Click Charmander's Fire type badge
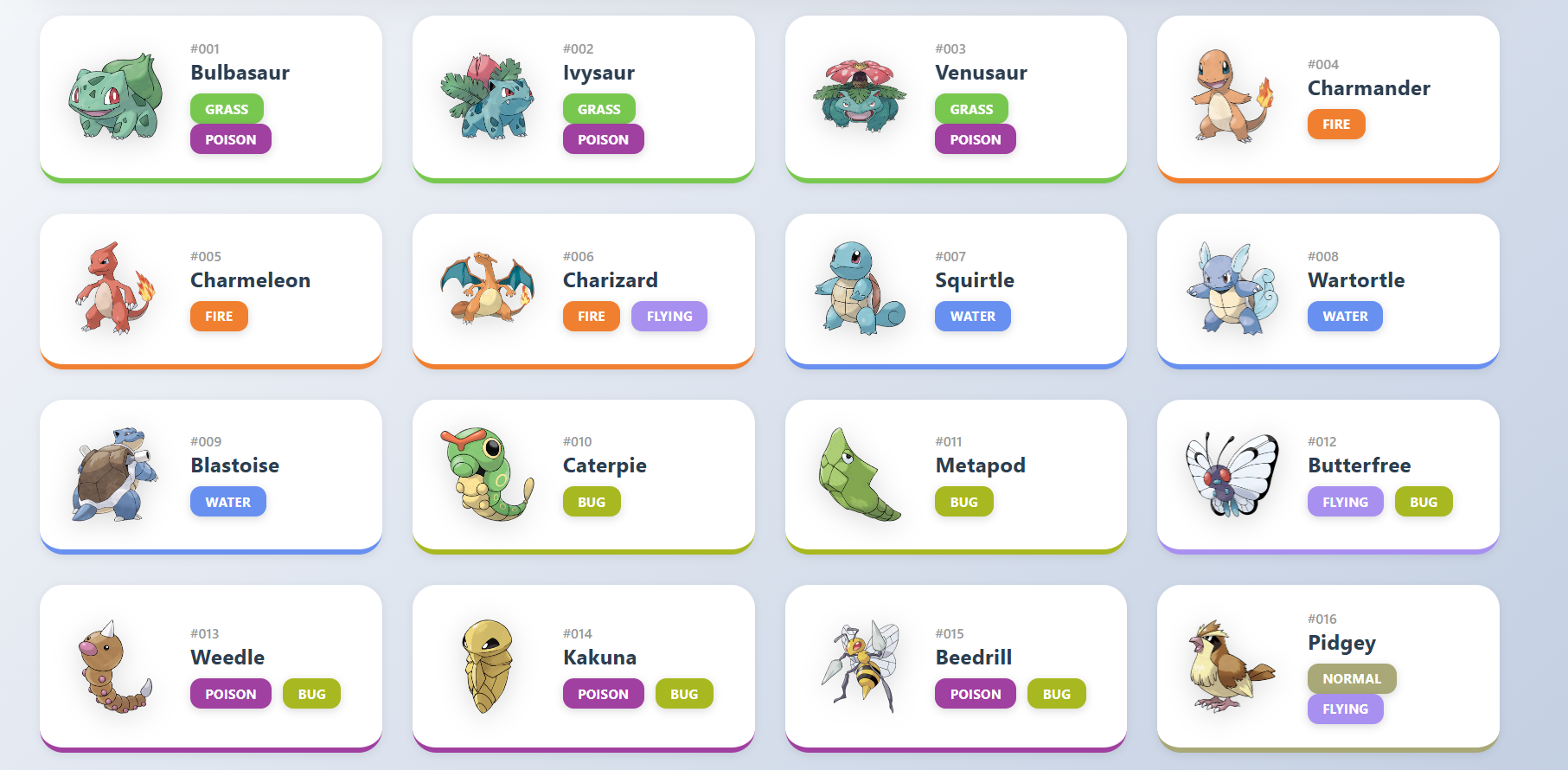The height and width of the screenshot is (770, 1568). pyautogui.click(x=1335, y=125)
